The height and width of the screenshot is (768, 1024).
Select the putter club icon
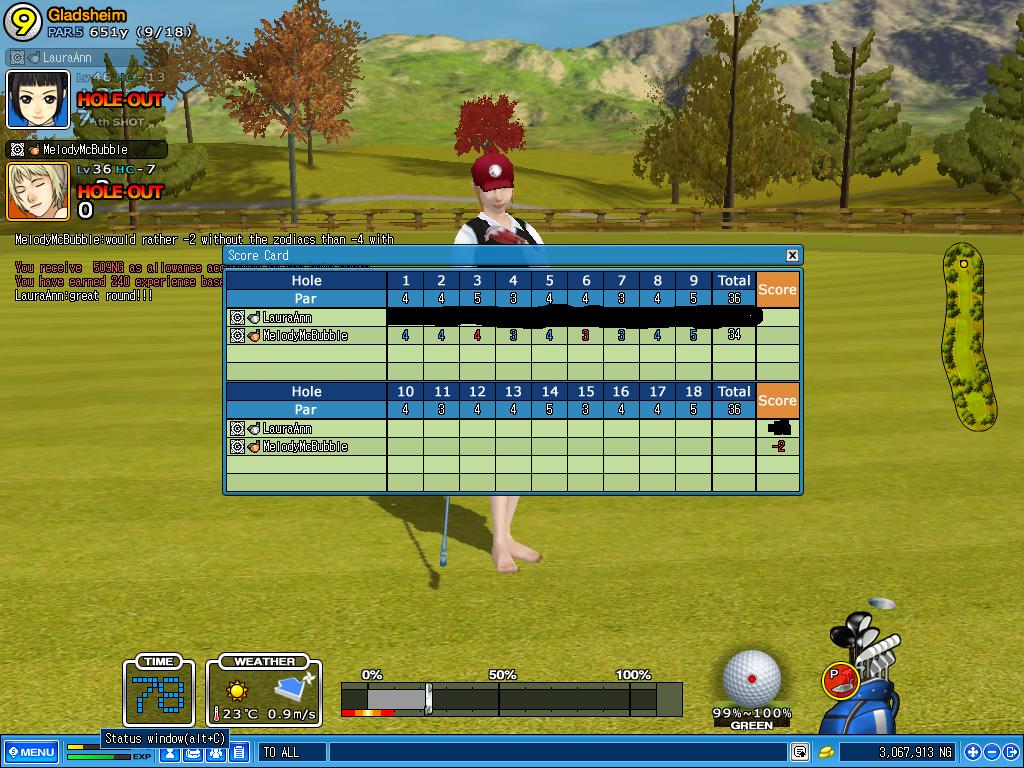[x=841, y=679]
